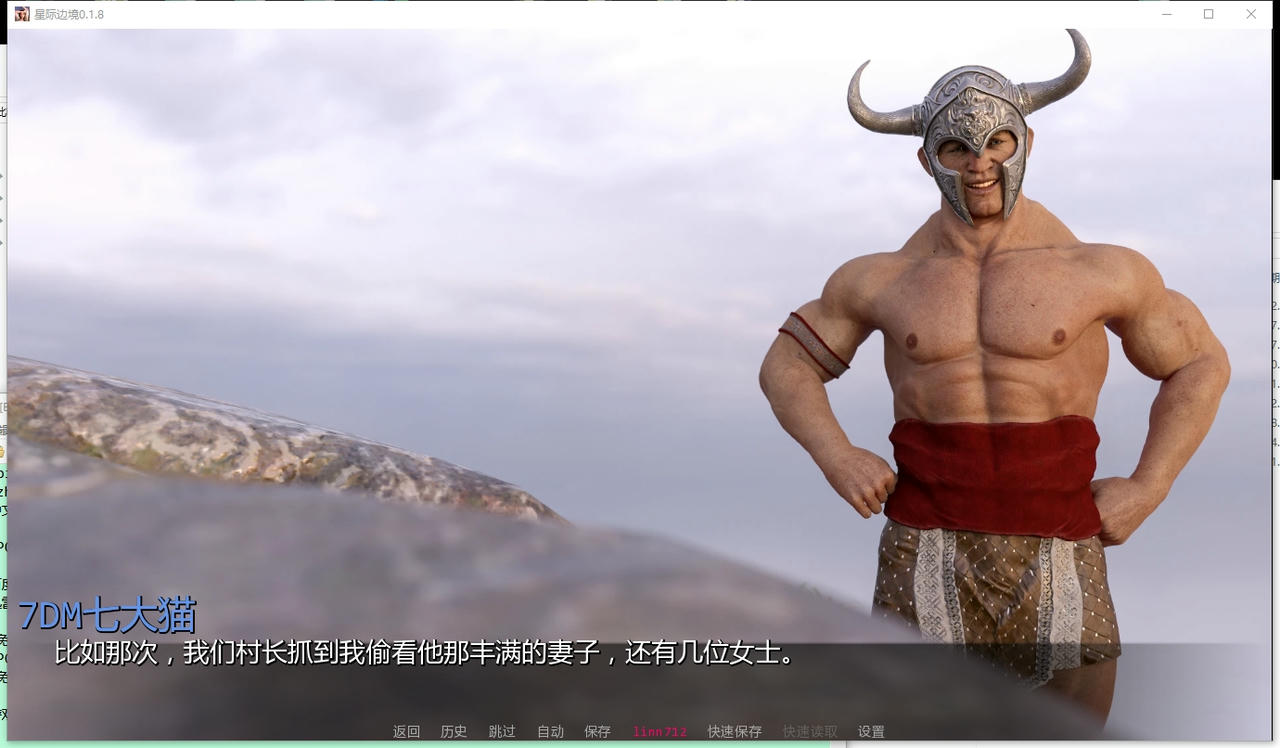
Task: Follow the pink linn712 author link
Action: tap(658, 731)
